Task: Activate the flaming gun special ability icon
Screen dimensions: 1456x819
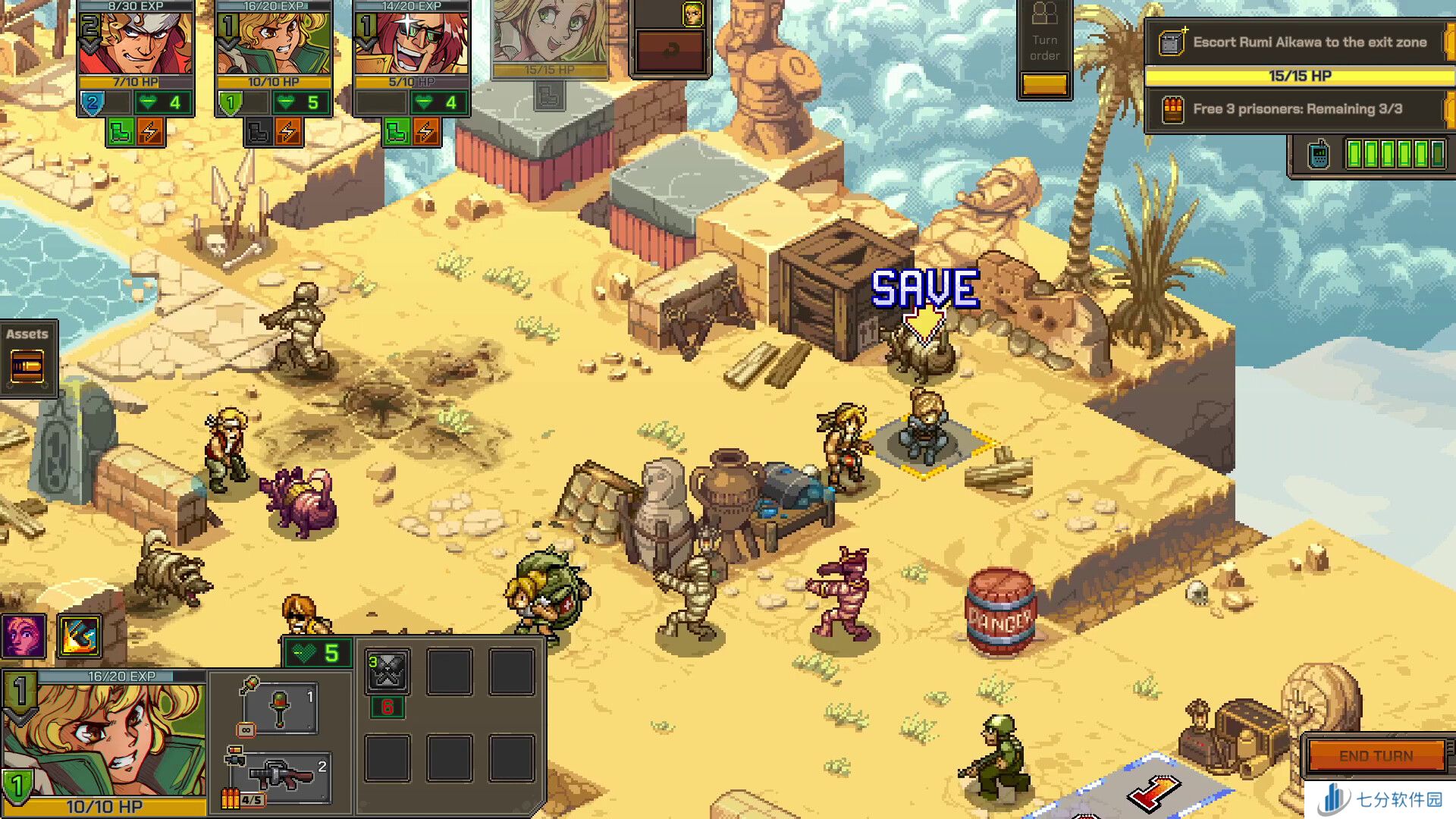Action: (80, 635)
